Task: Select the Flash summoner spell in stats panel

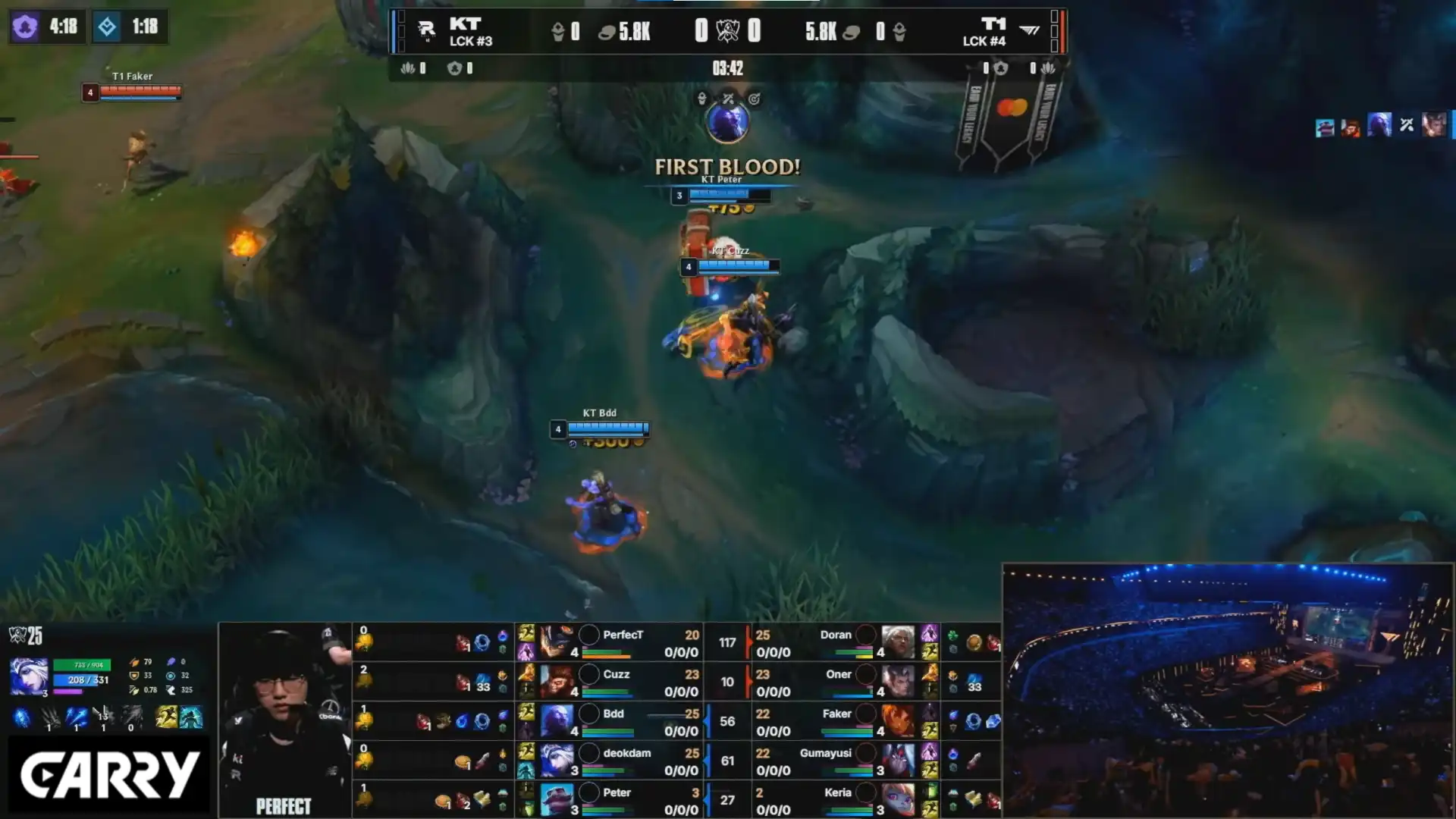Action: (166, 717)
